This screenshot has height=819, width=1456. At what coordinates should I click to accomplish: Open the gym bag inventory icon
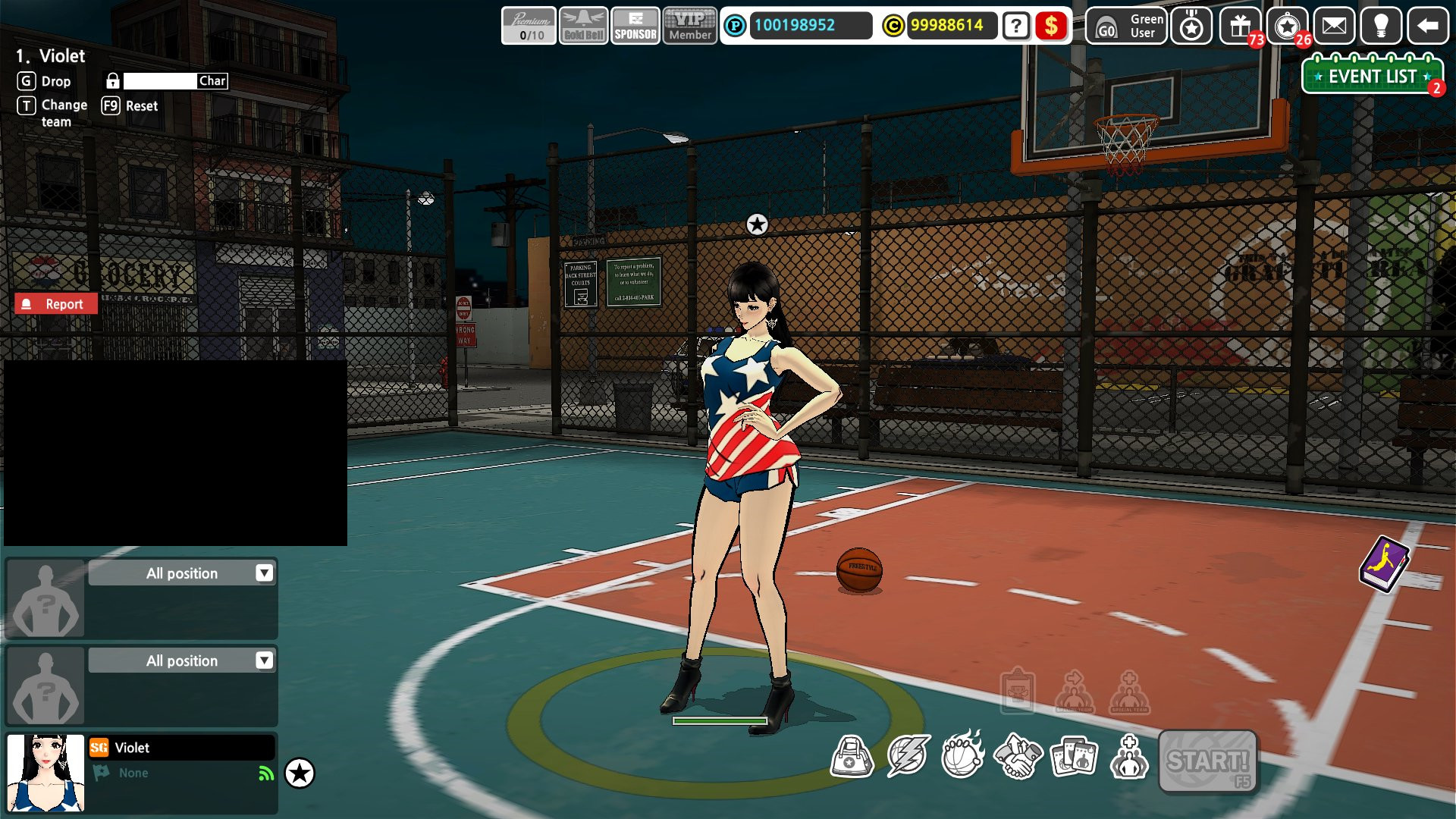coord(852,755)
